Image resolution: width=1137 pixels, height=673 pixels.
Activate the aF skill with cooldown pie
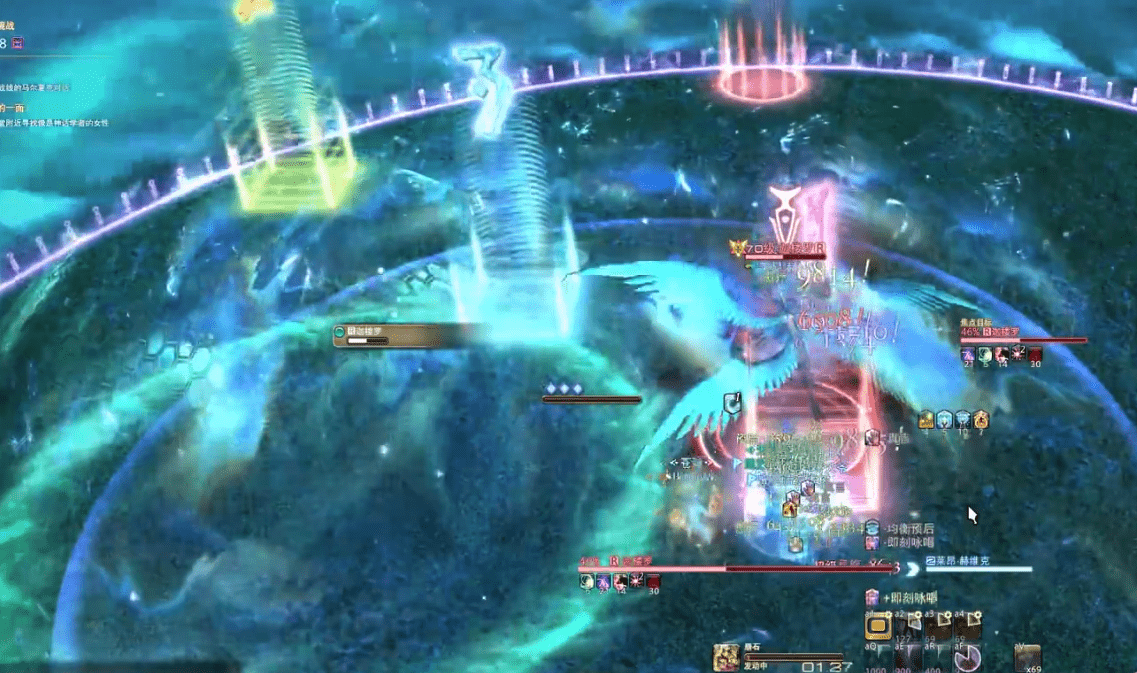click(x=967, y=659)
